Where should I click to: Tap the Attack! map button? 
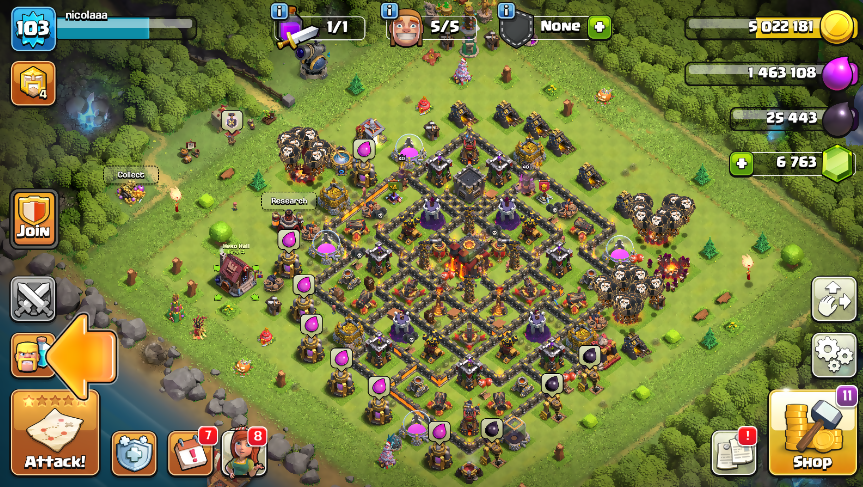55,432
